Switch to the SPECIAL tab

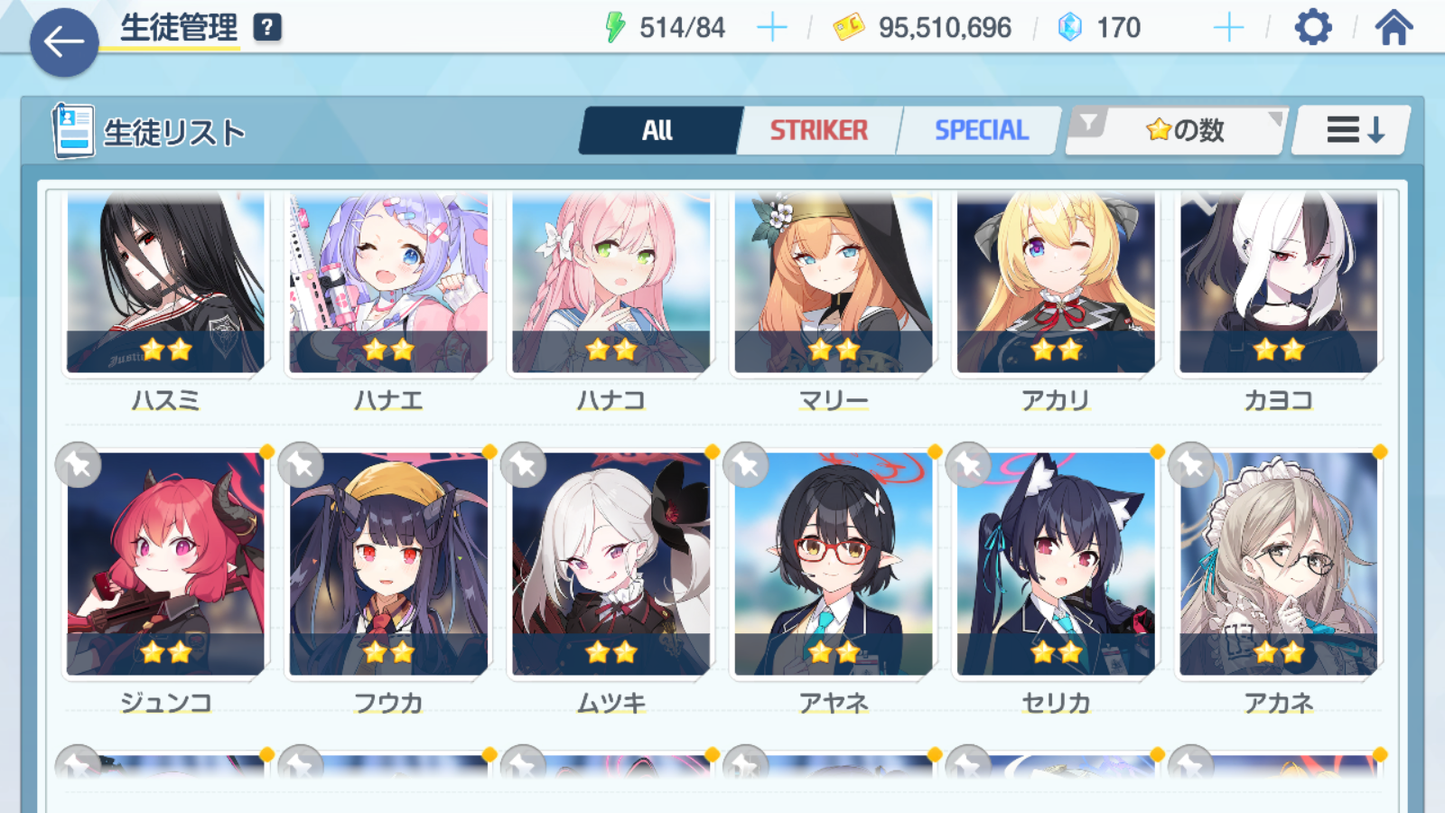tap(980, 130)
